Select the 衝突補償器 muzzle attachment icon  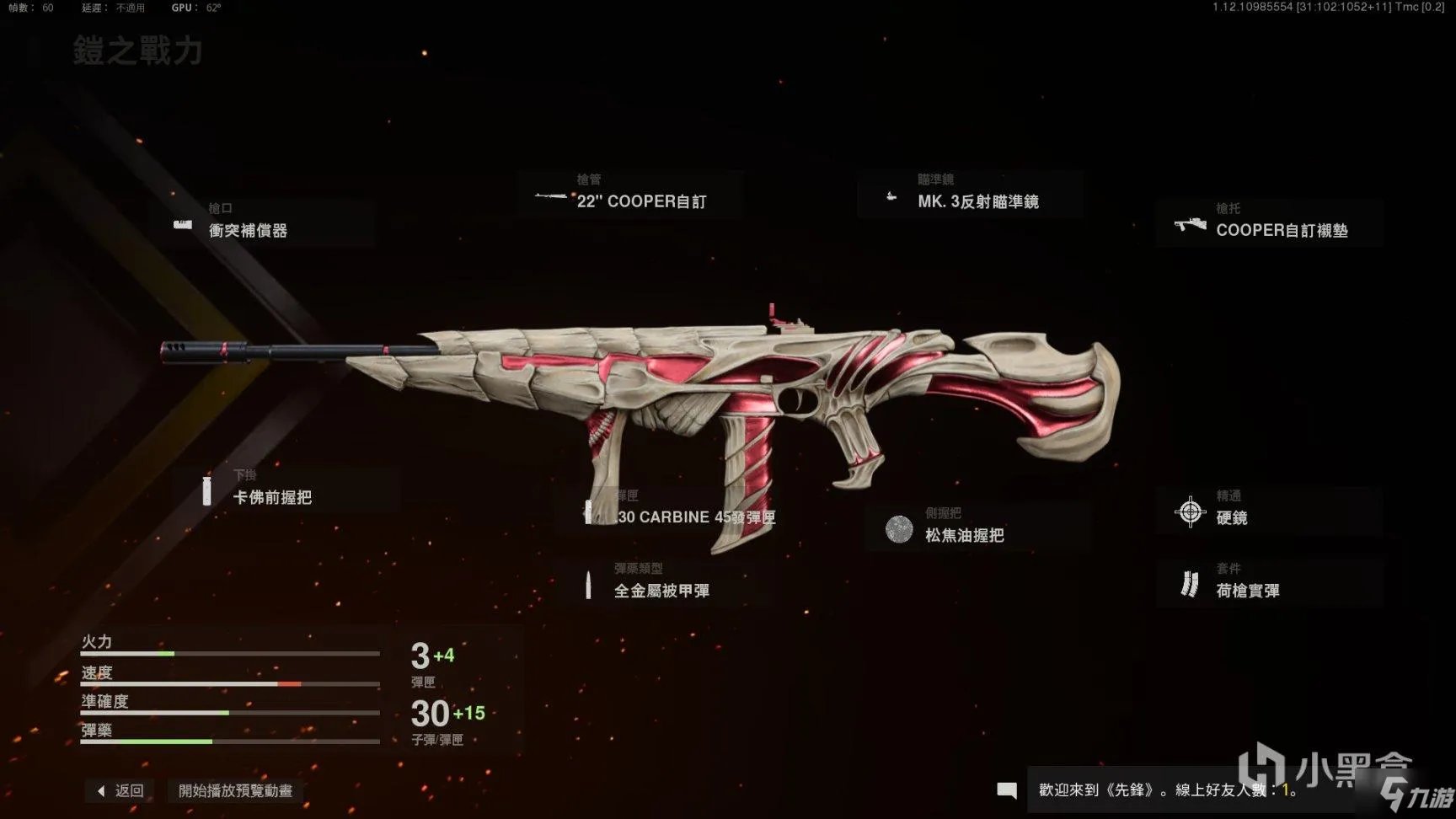pyautogui.click(x=183, y=225)
